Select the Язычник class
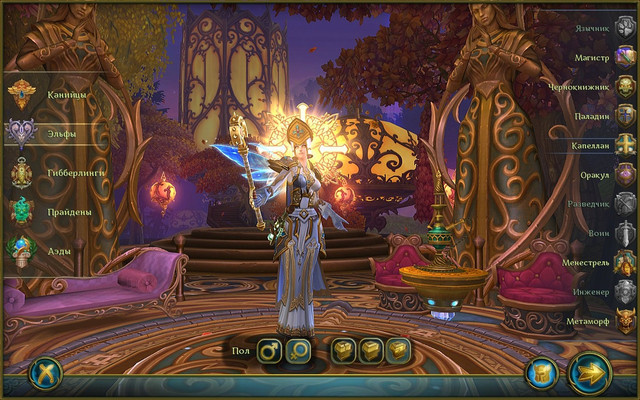This screenshot has height=400, width=640. coord(625,29)
